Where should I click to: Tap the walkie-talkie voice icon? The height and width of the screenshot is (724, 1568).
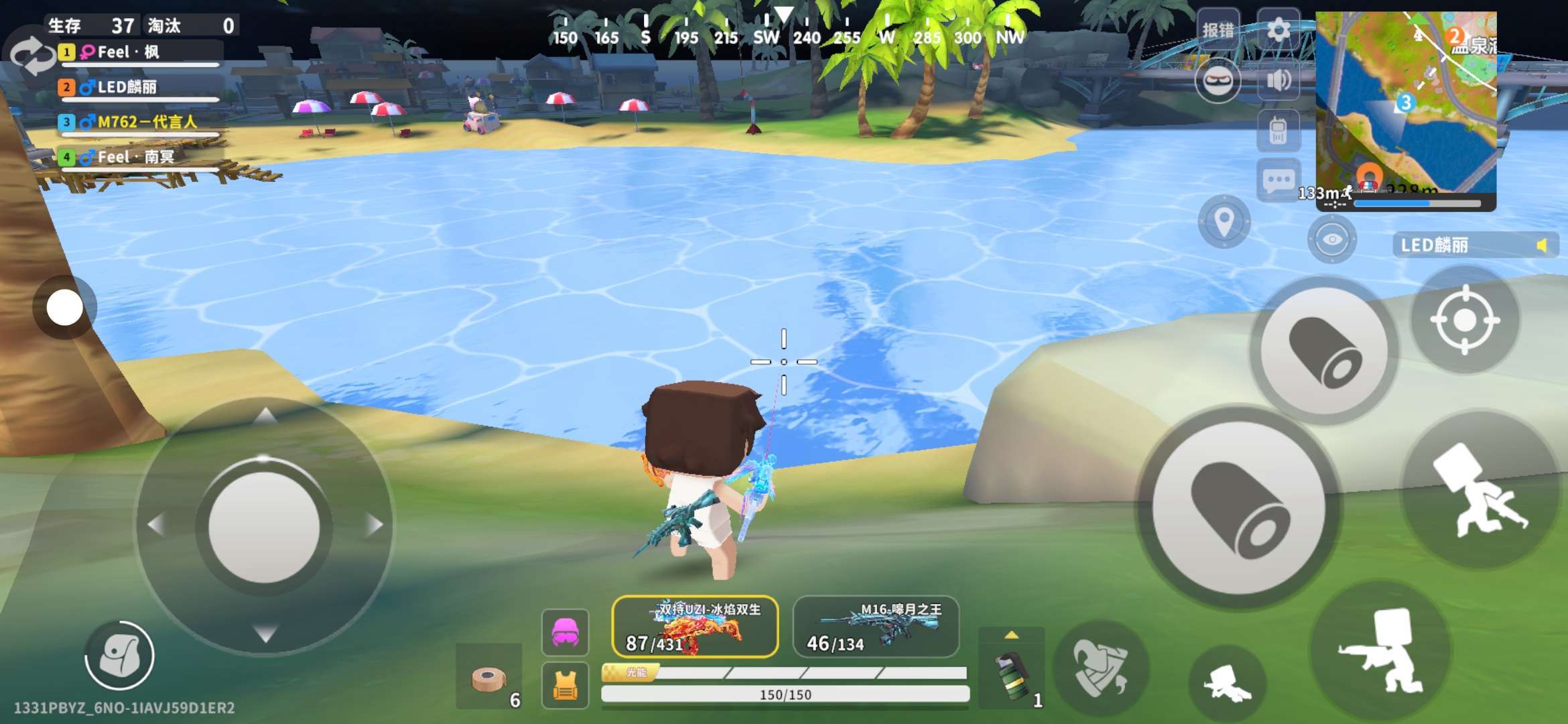[x=1278, y=130]
